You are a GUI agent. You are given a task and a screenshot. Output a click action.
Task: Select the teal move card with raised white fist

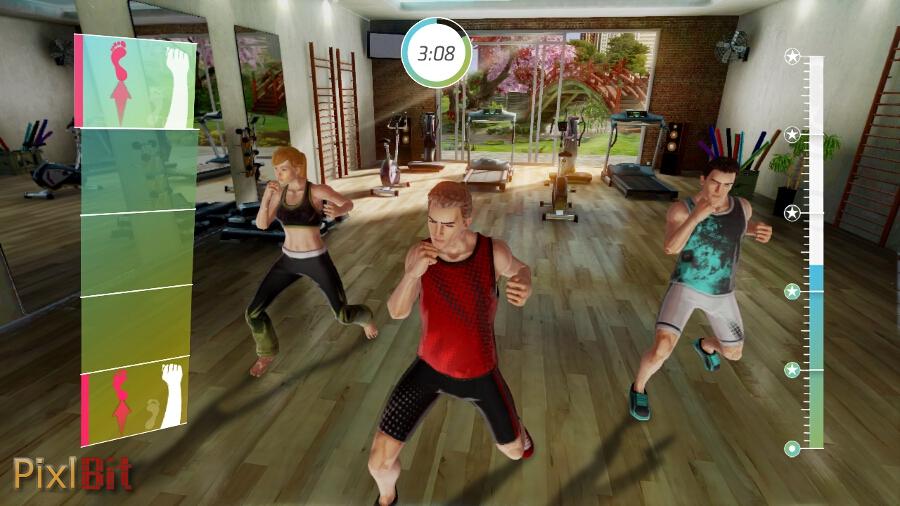coord(136,82)
